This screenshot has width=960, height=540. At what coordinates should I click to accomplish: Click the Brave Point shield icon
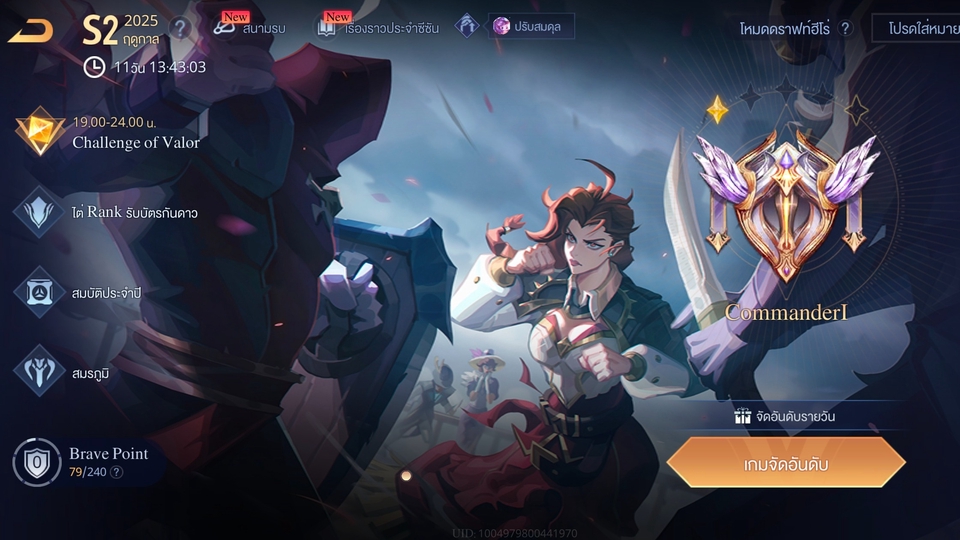pyautogui.click(x=37, y=462)
